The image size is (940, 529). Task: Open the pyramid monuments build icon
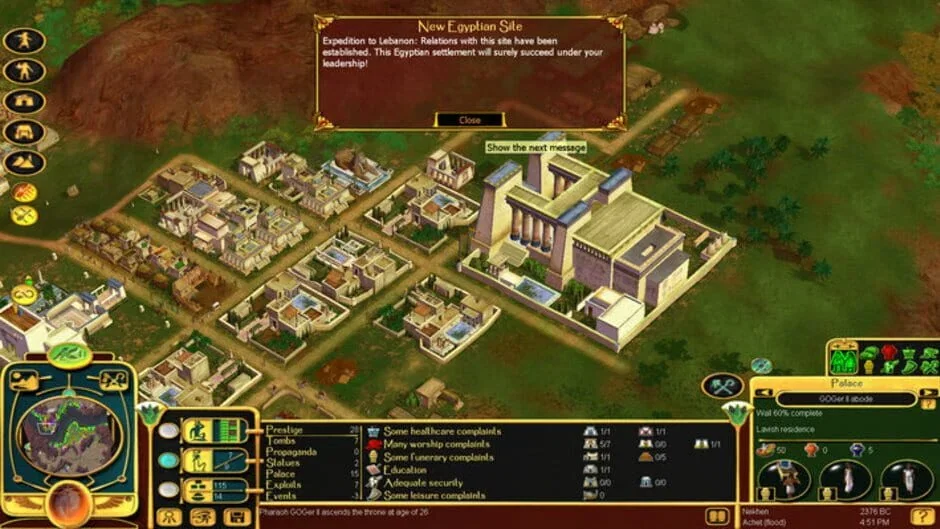click(23, 161)
